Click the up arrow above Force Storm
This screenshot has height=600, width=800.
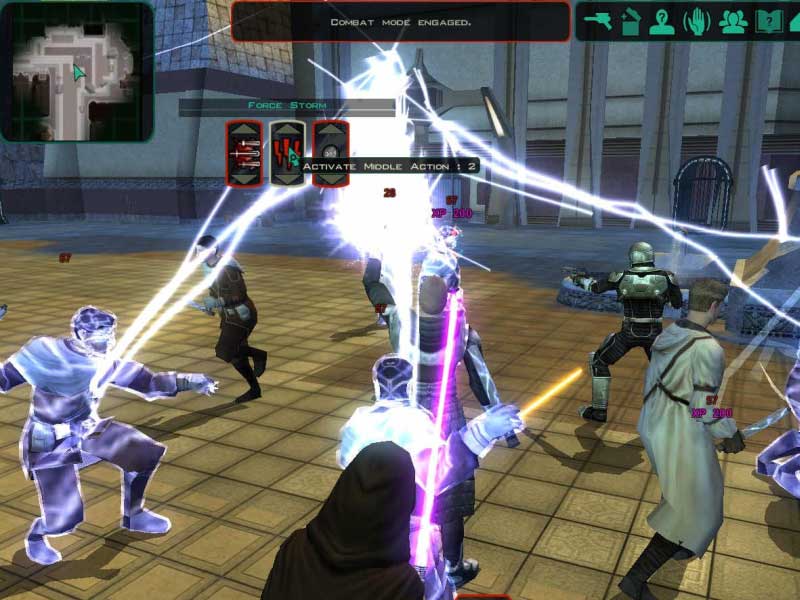pyautogui.click(x=287, y=130)
